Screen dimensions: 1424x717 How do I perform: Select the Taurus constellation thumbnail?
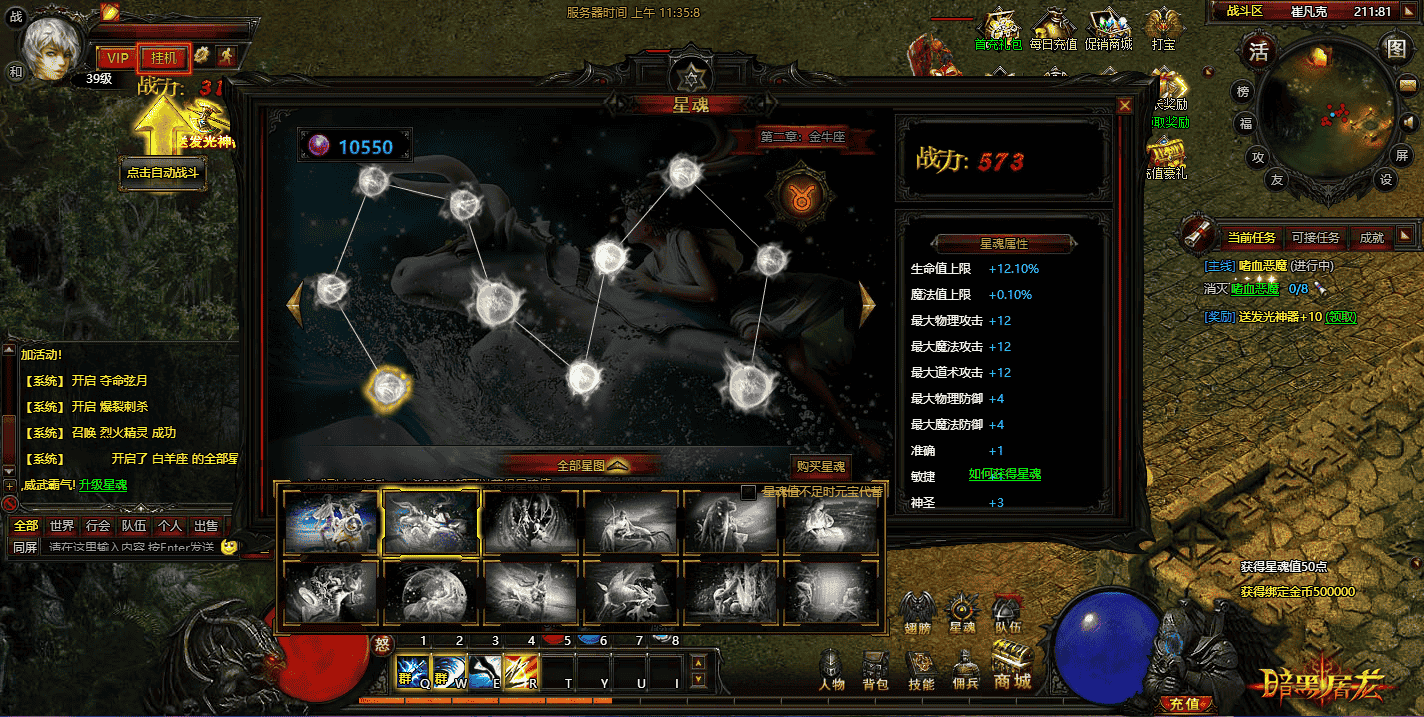click(432, 522)
